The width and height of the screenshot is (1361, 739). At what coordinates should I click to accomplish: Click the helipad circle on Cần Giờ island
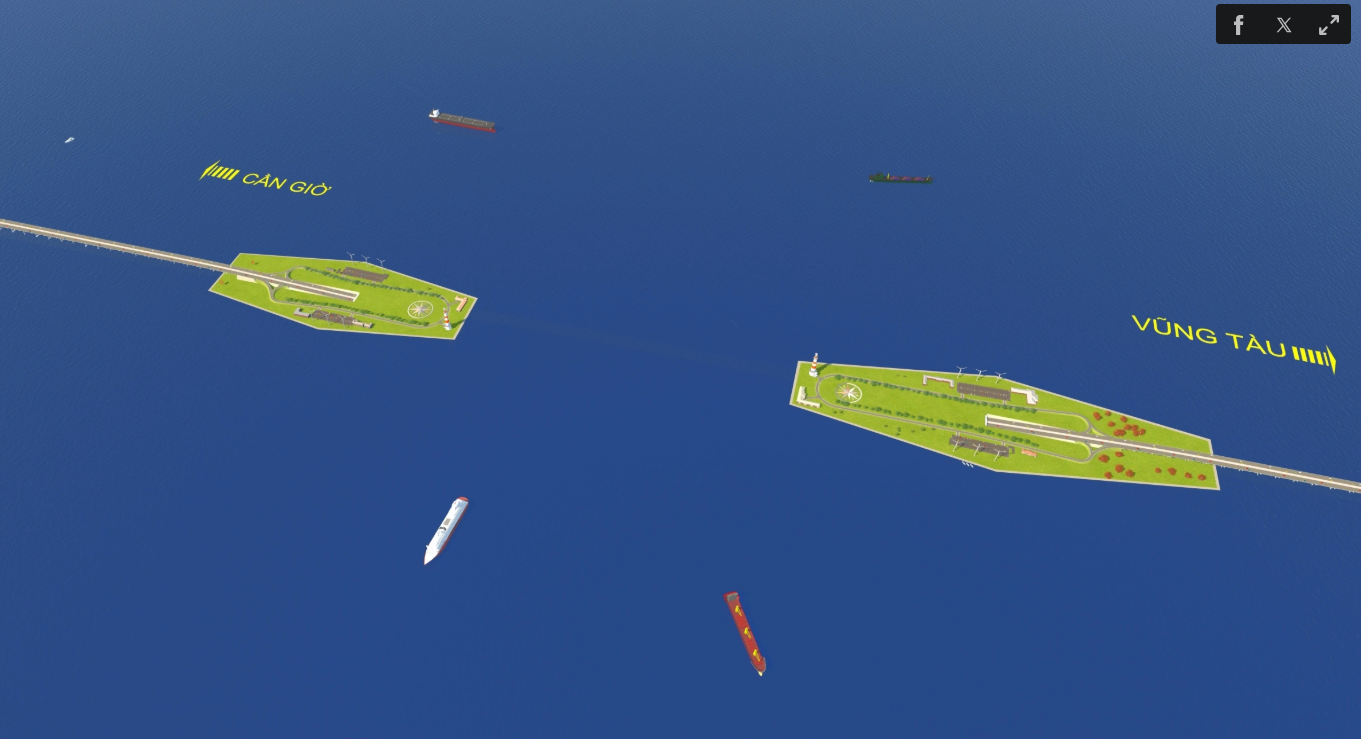[420, 309]
